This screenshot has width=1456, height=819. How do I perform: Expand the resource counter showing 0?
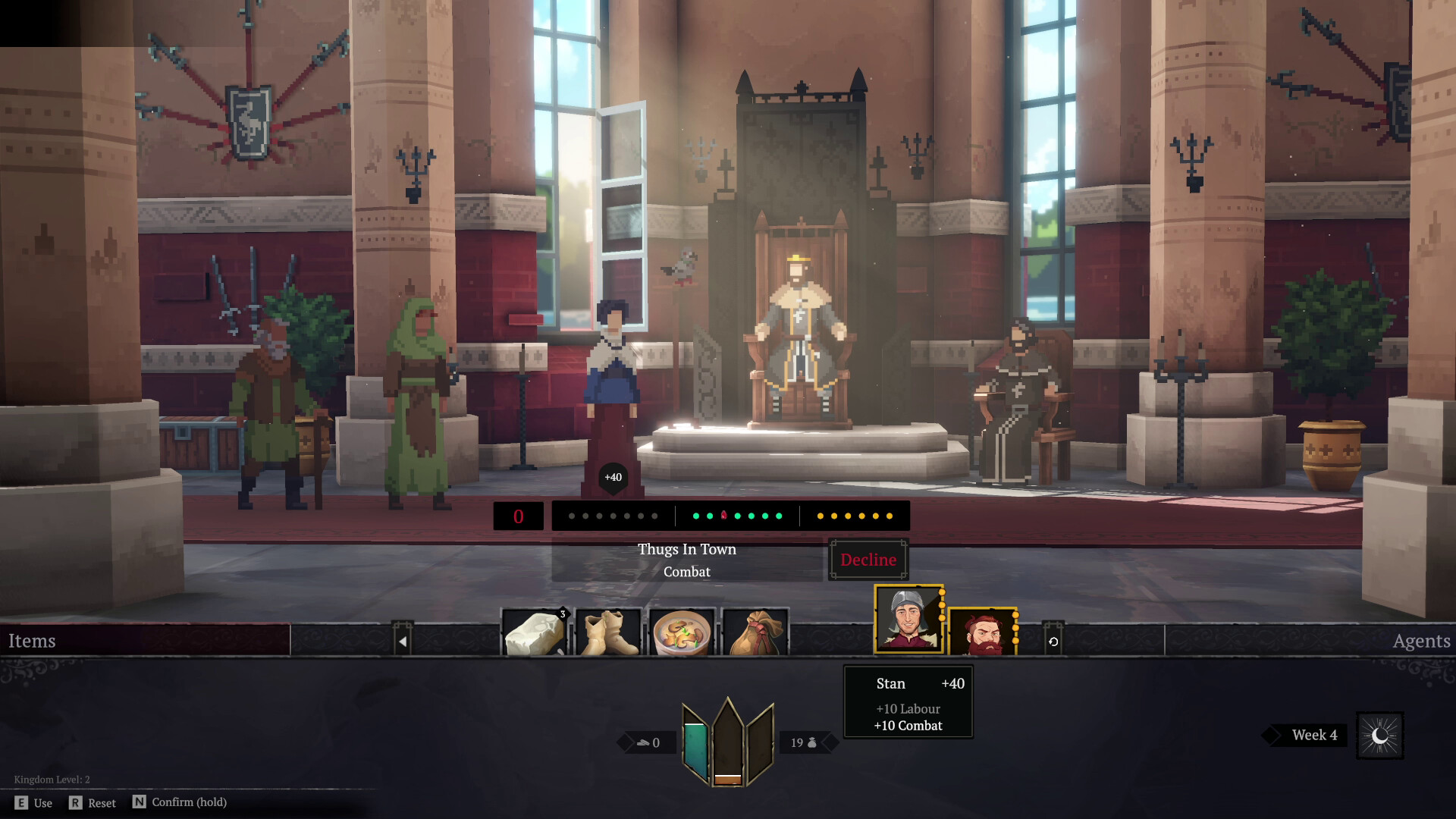648,742
